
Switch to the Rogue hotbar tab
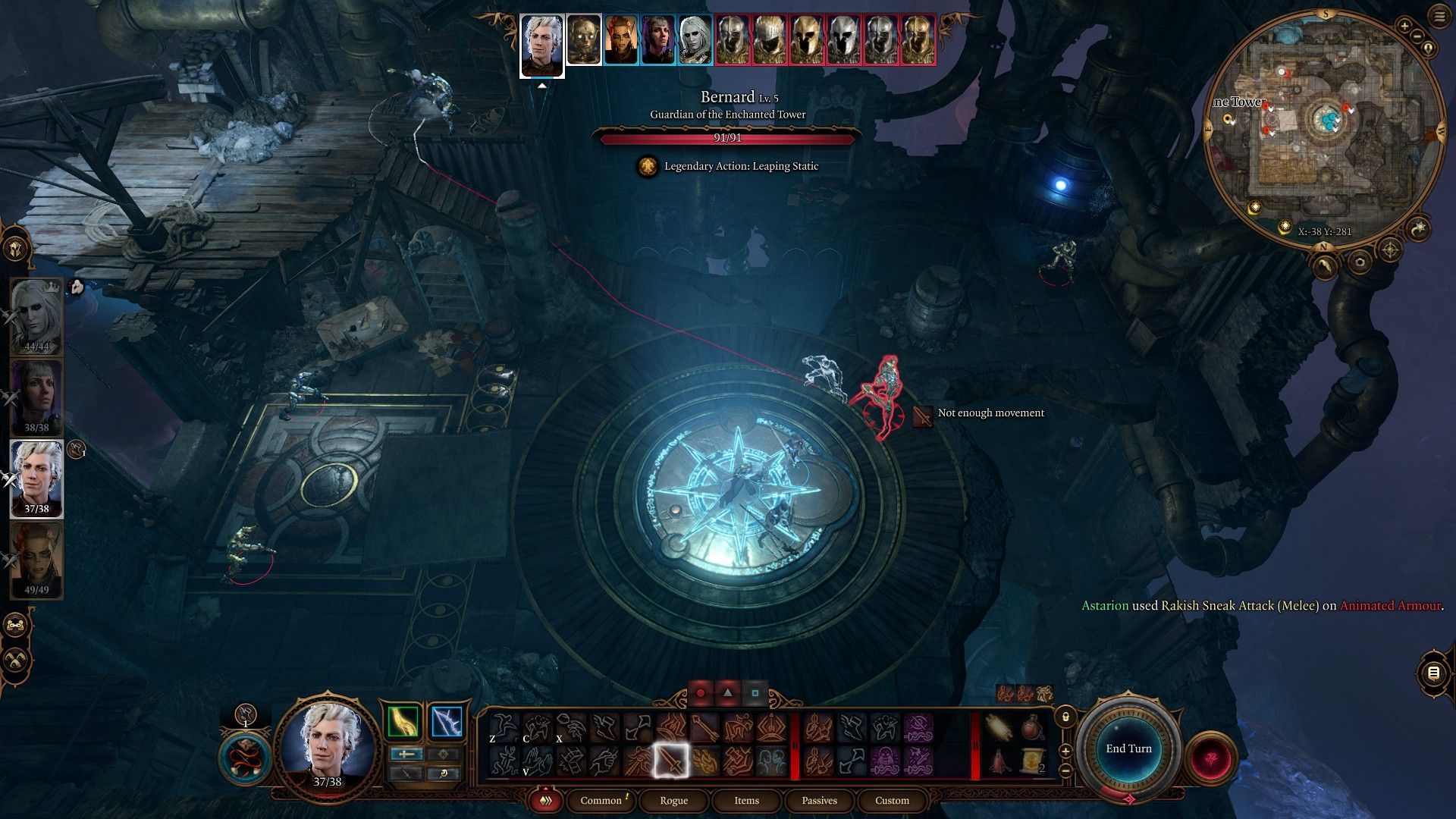click(x=673, y=800)
